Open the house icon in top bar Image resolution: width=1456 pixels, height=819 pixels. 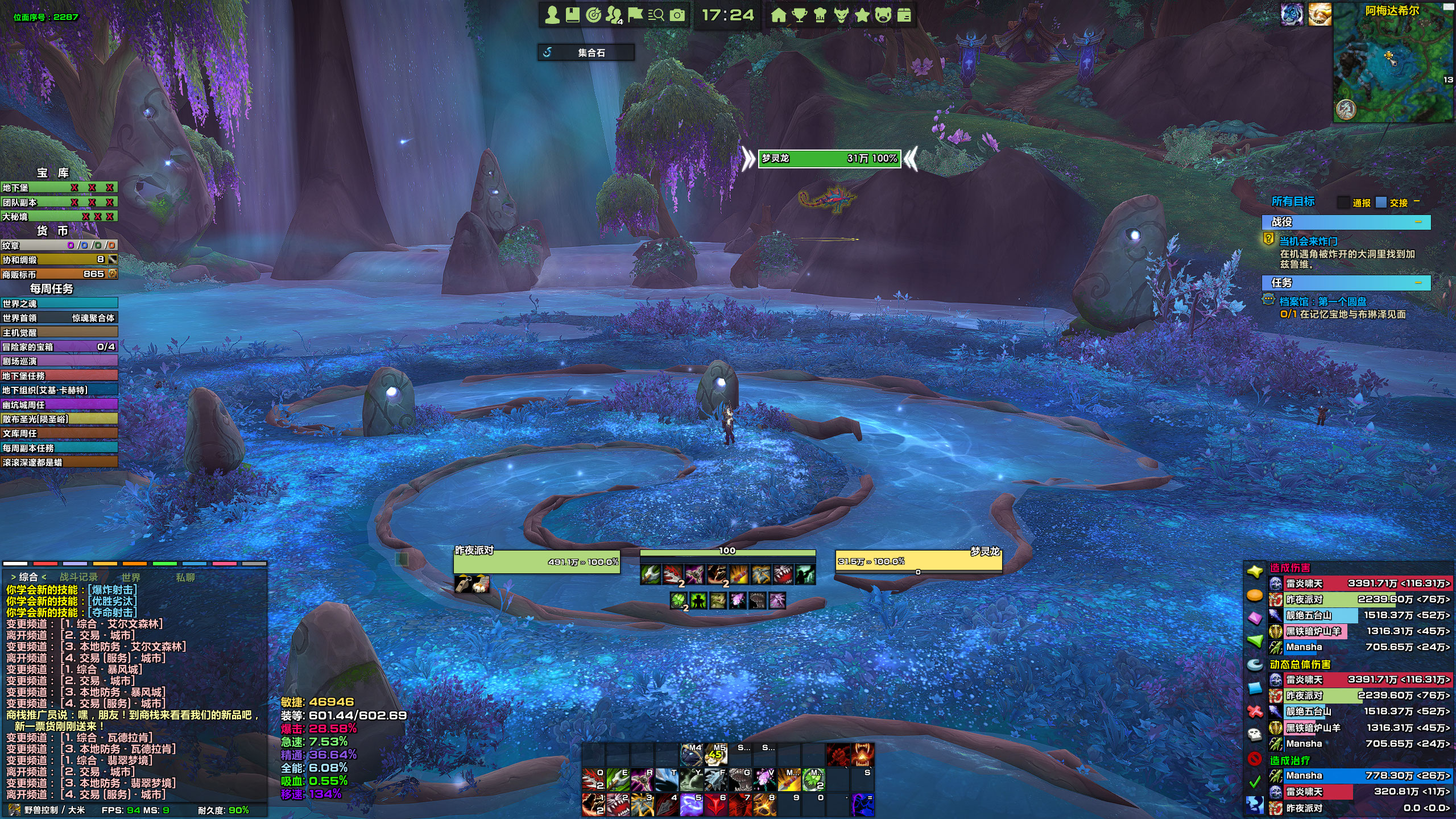coord(778,15)
